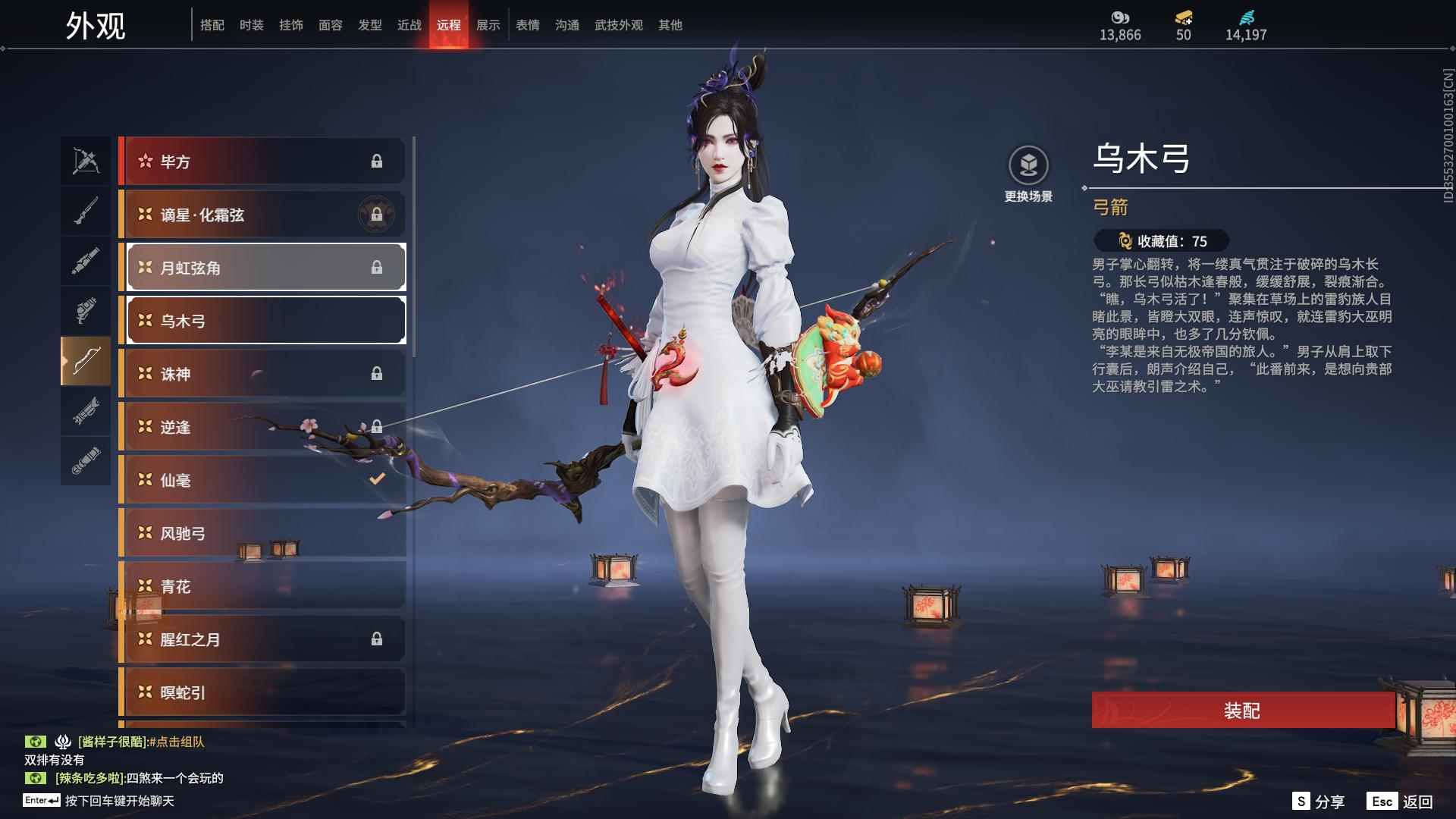
Task: Open the hand cannon category icon
Action: pyautogui.click(x=86, y=312)
